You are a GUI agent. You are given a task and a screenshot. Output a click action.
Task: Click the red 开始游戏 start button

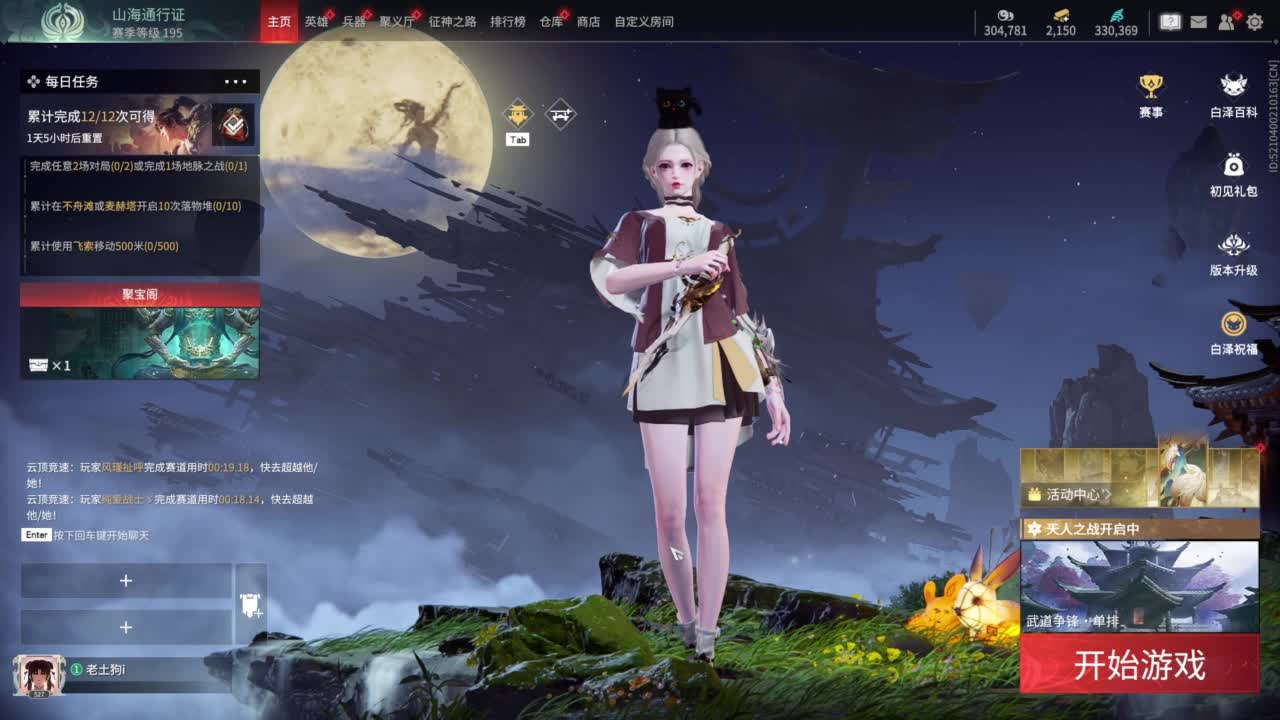click(x=1139, y=664)
